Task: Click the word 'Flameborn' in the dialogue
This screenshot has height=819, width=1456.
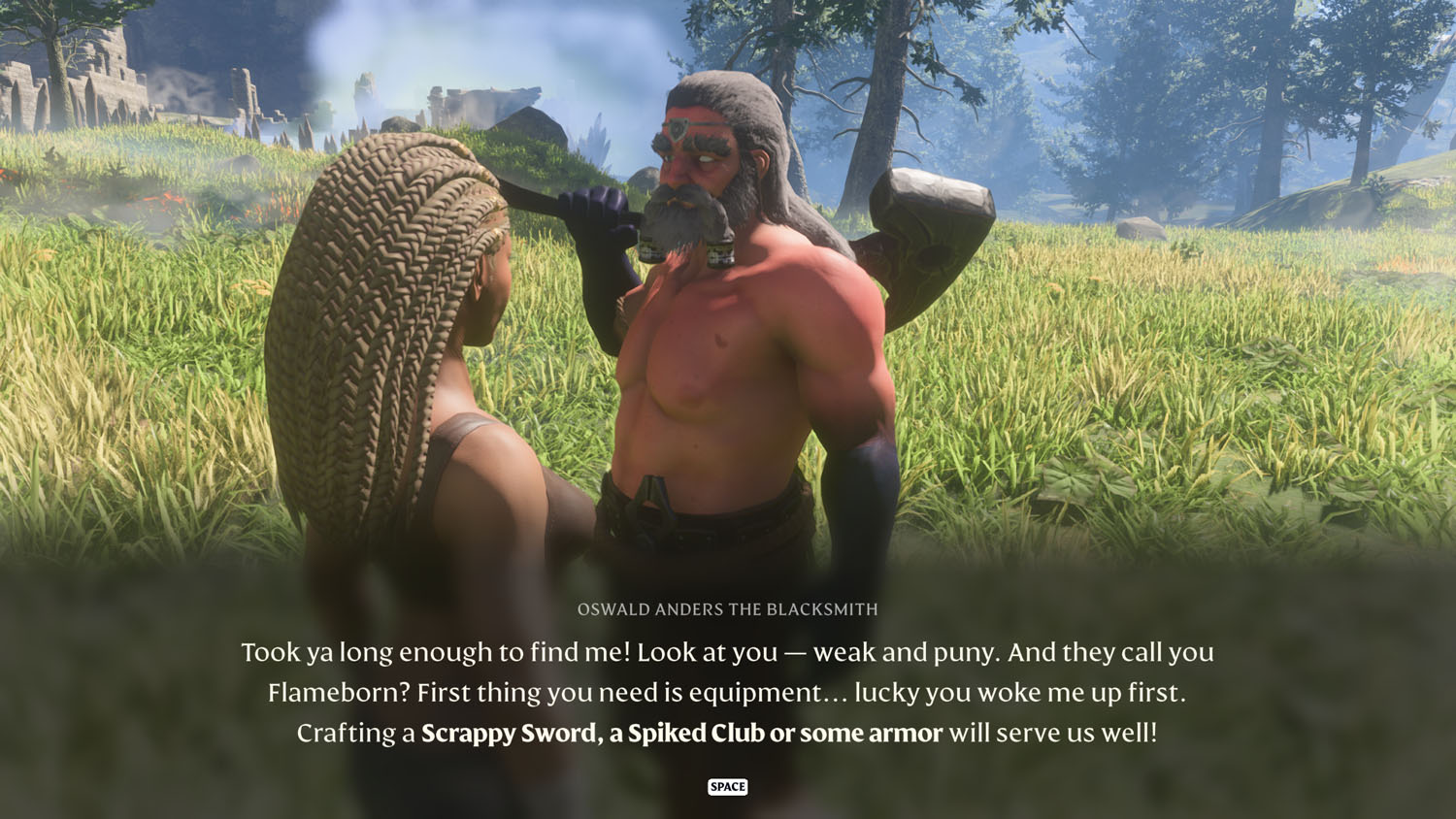Action: [335, 694]
